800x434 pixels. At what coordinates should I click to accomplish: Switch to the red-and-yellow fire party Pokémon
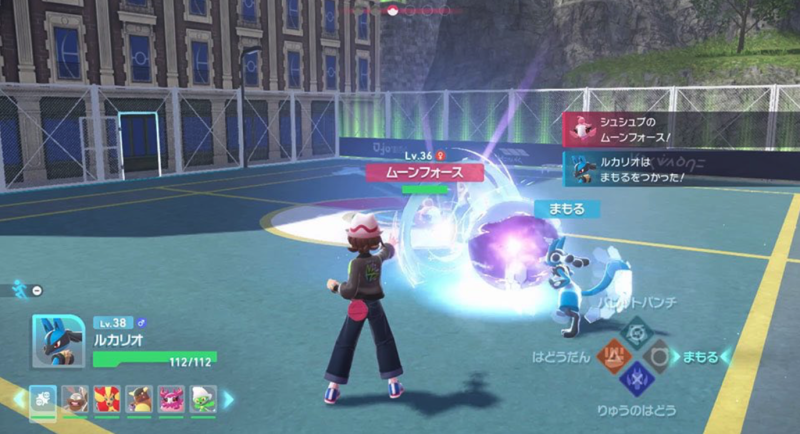pos(107,399)
